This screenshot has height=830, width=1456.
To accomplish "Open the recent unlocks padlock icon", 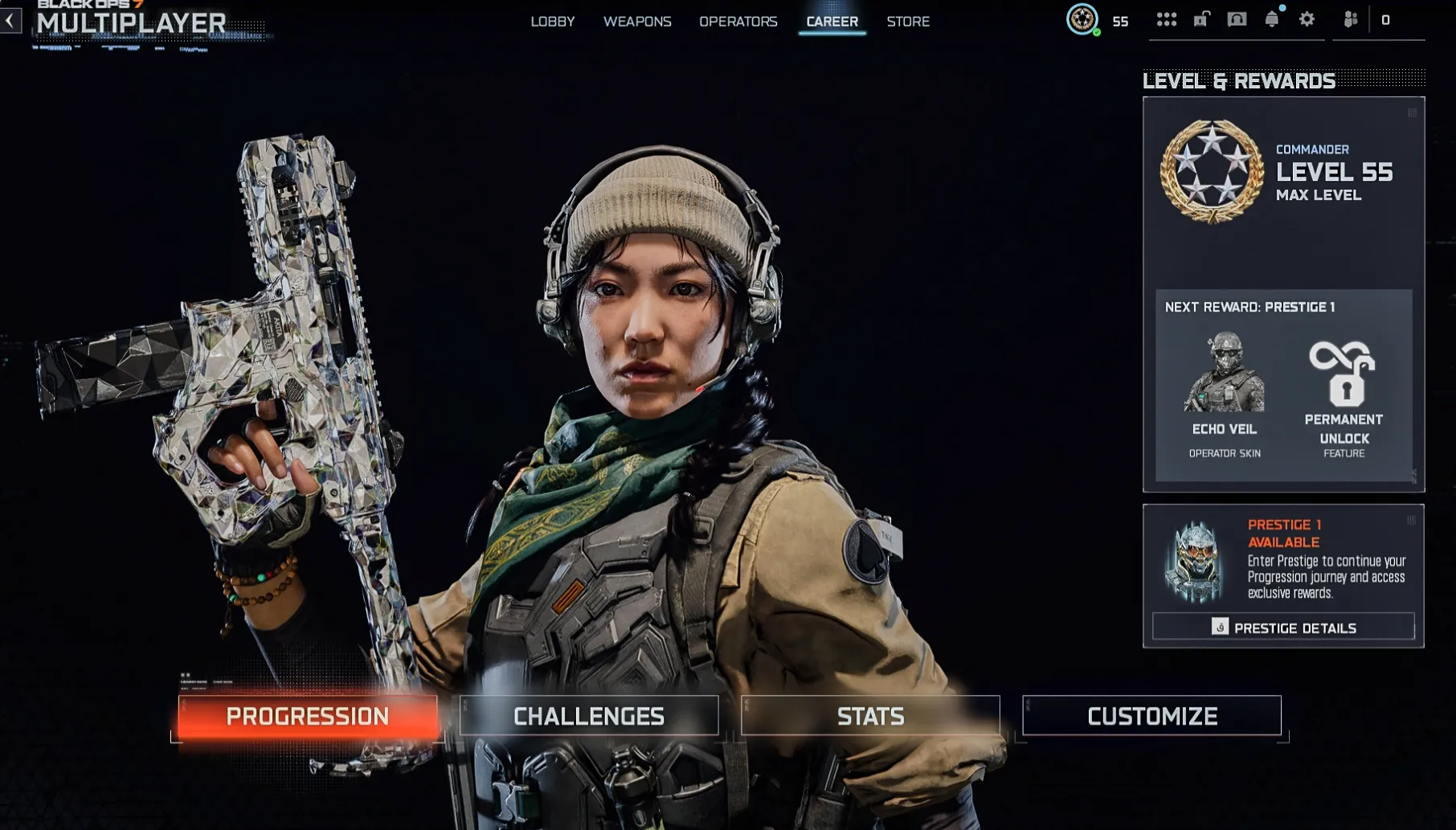I will [x=1200, y=21].
